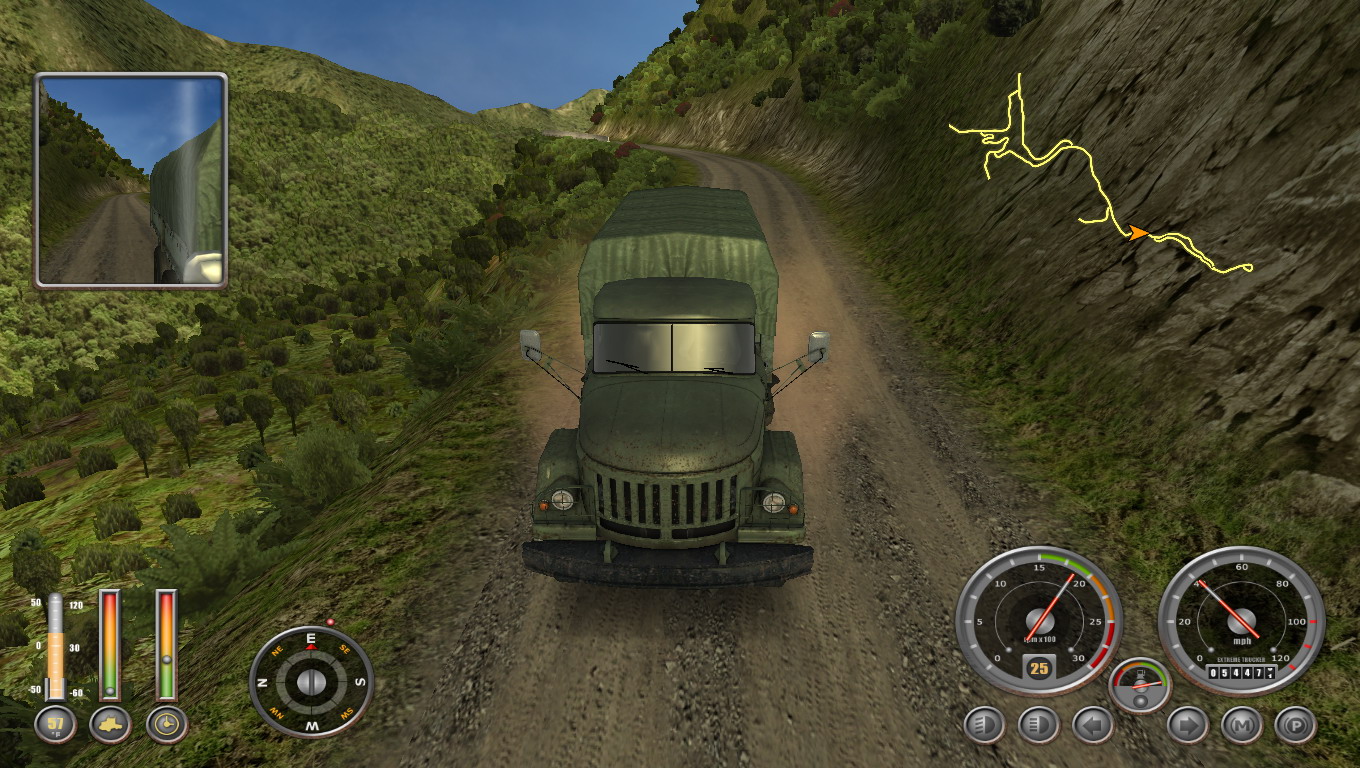Engage the parking brake P button
1360x768 pixels.
[1295, 725]
